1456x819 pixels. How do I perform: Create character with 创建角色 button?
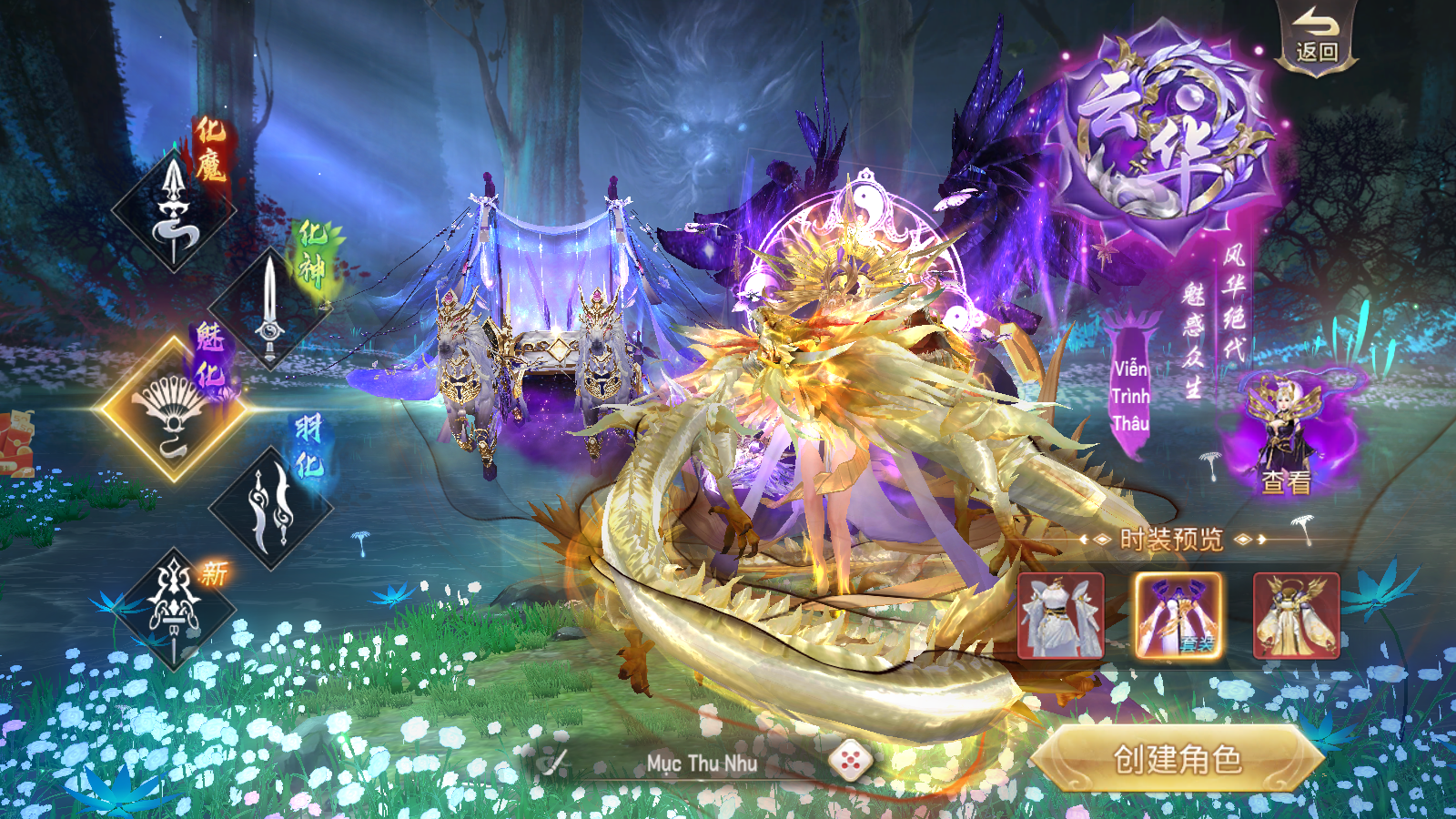point(1178,759)
